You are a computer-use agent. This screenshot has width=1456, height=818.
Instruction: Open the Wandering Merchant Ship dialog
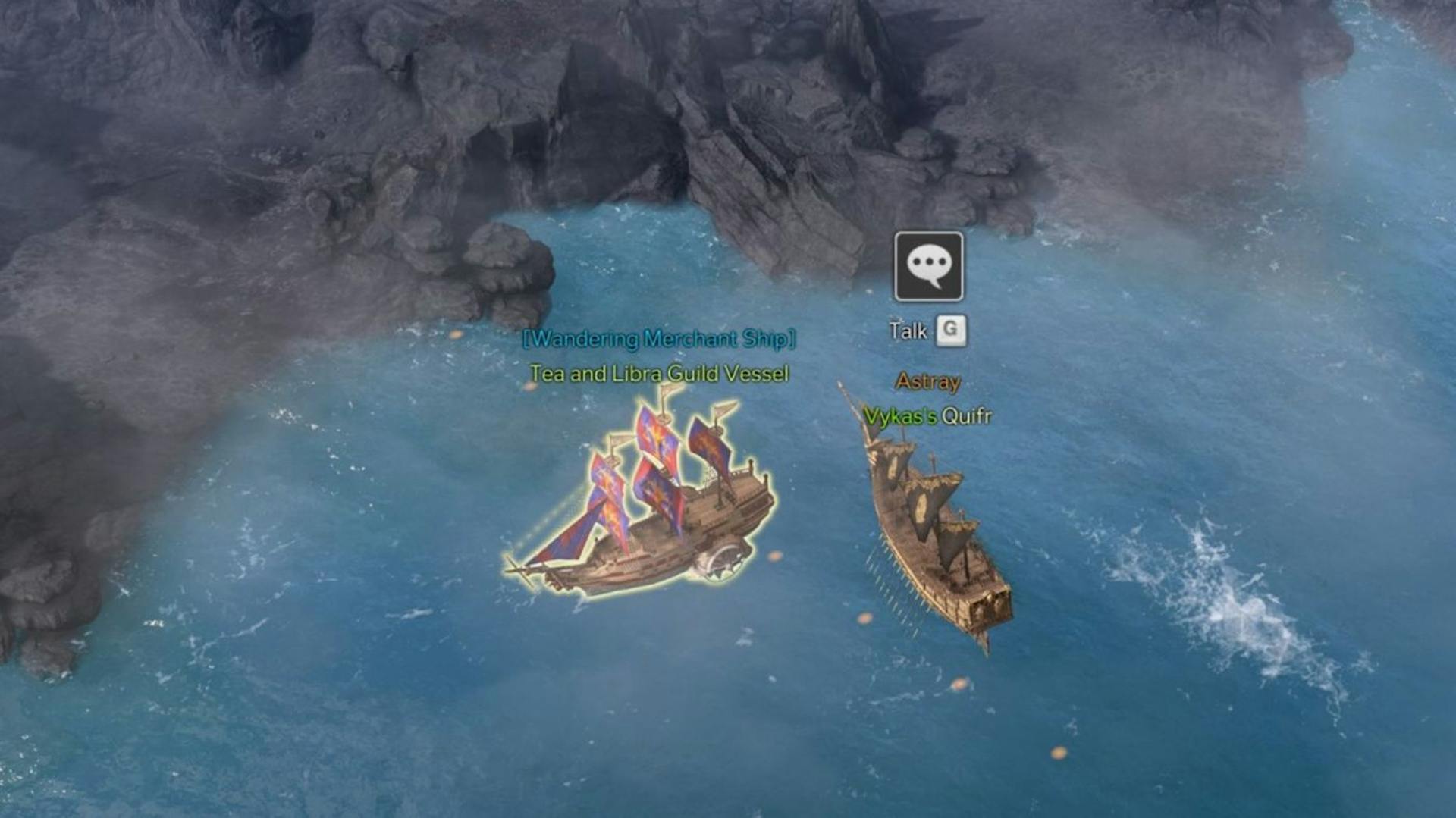(659, 340)
